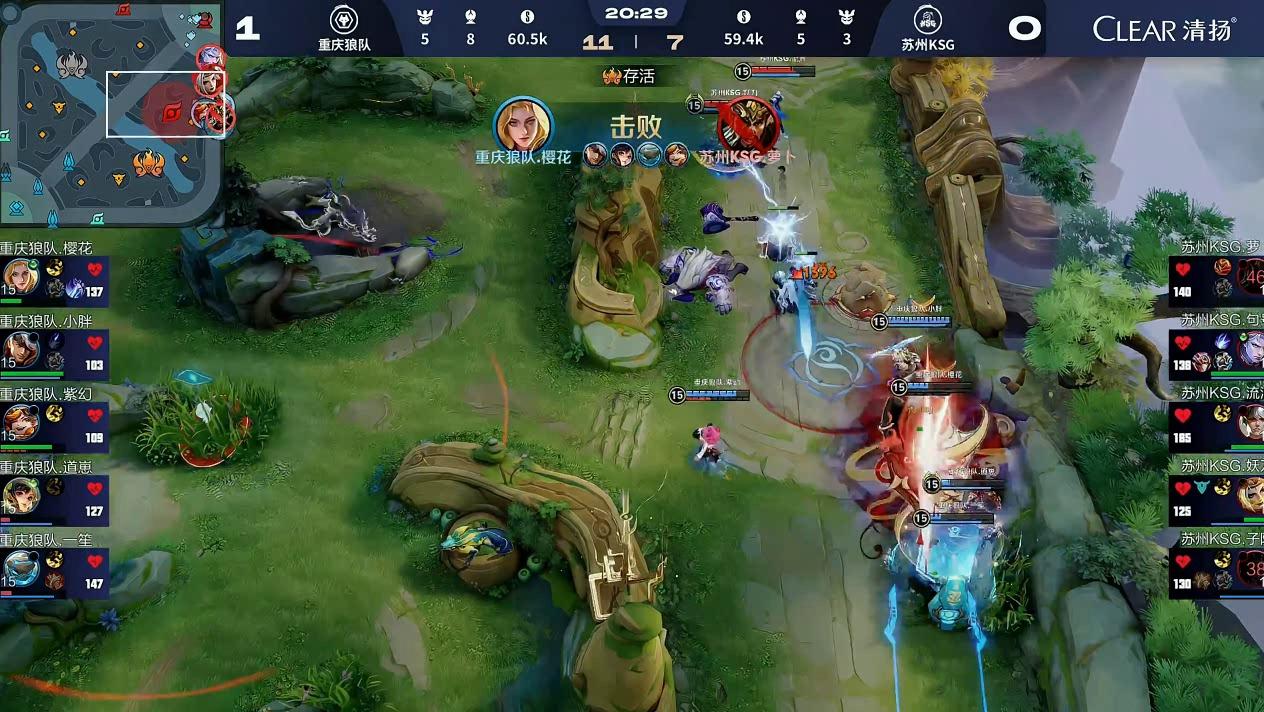Choose the 苏州KSG player panel showing 125
This screenshot has height=712, width=1264.
tap(1216, 496)
